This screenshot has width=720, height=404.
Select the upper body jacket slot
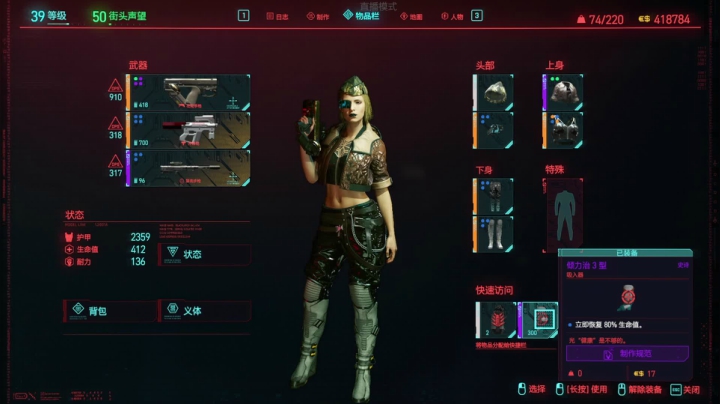point(563,91)
